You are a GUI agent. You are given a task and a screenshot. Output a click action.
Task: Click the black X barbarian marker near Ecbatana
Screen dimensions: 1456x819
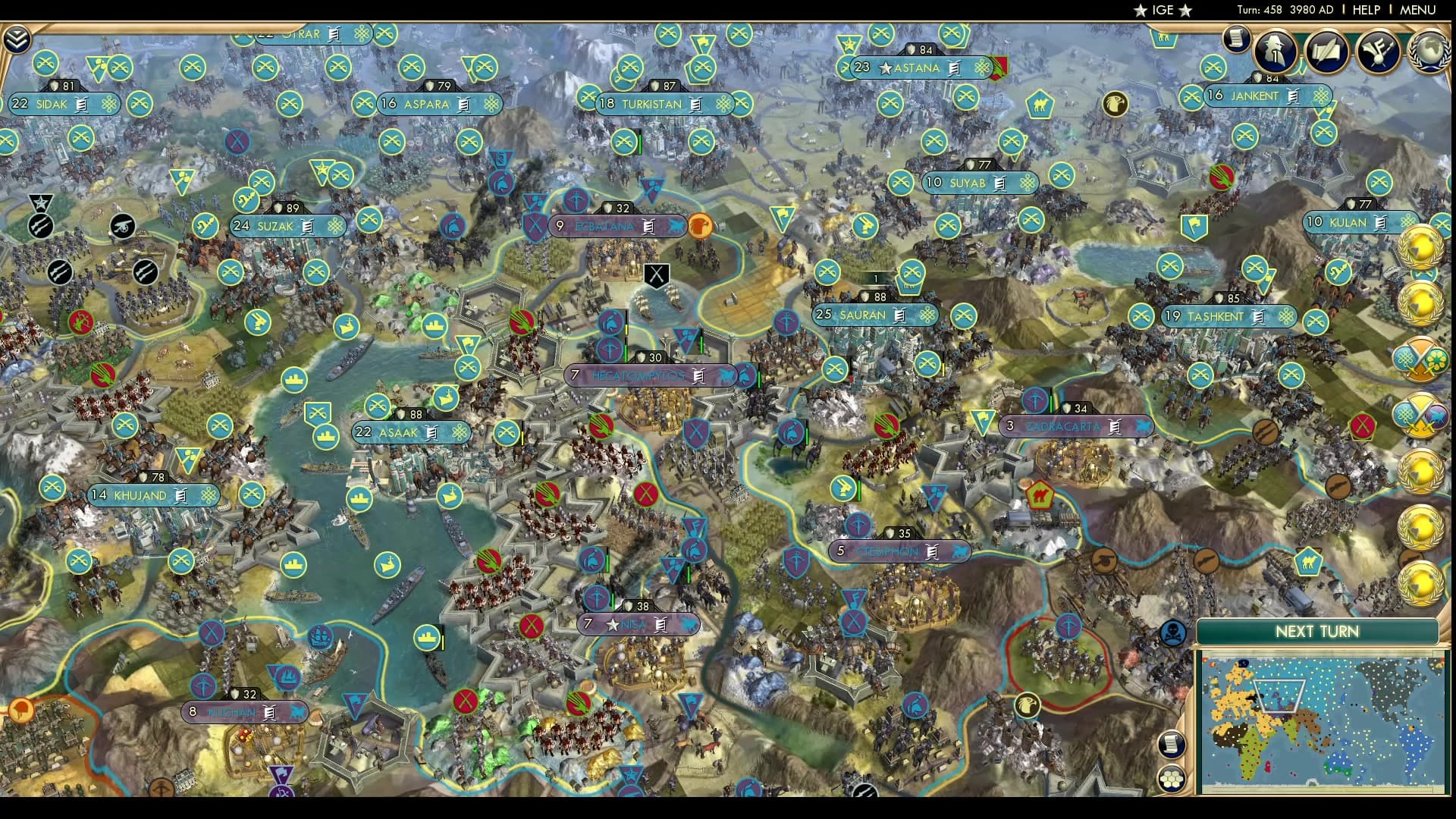(655, 275)
